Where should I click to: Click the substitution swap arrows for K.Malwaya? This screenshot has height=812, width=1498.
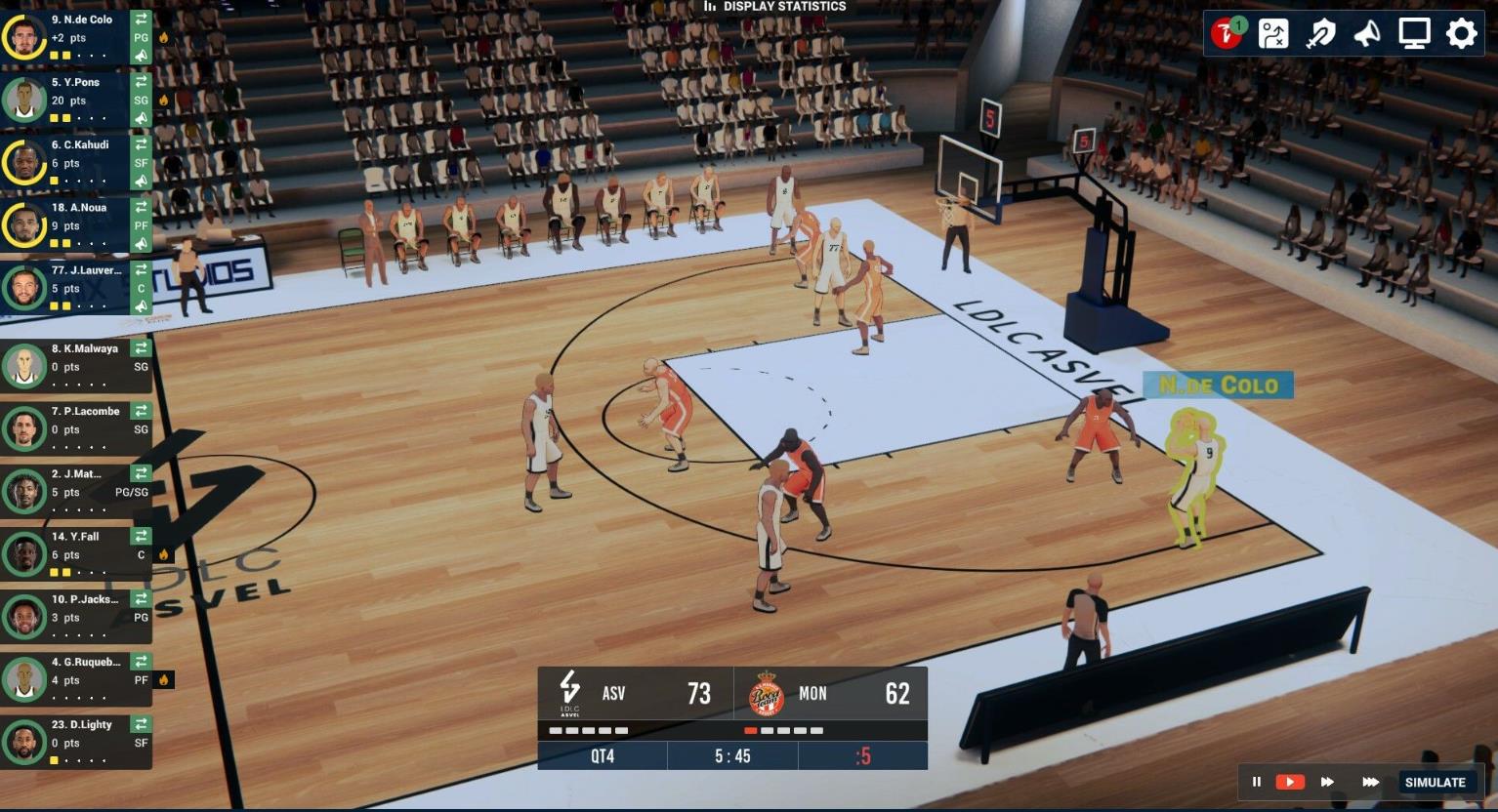141,346
